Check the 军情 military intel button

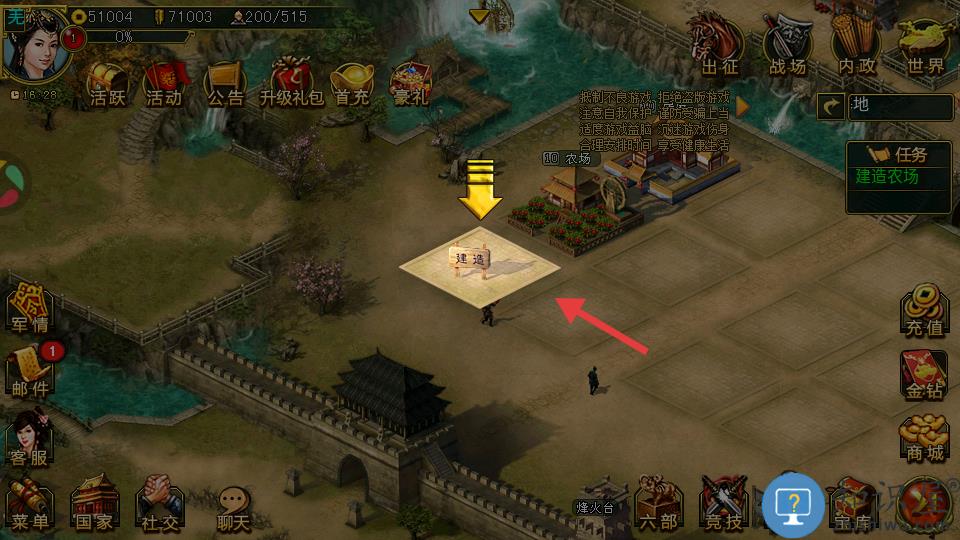click(30, 308)
